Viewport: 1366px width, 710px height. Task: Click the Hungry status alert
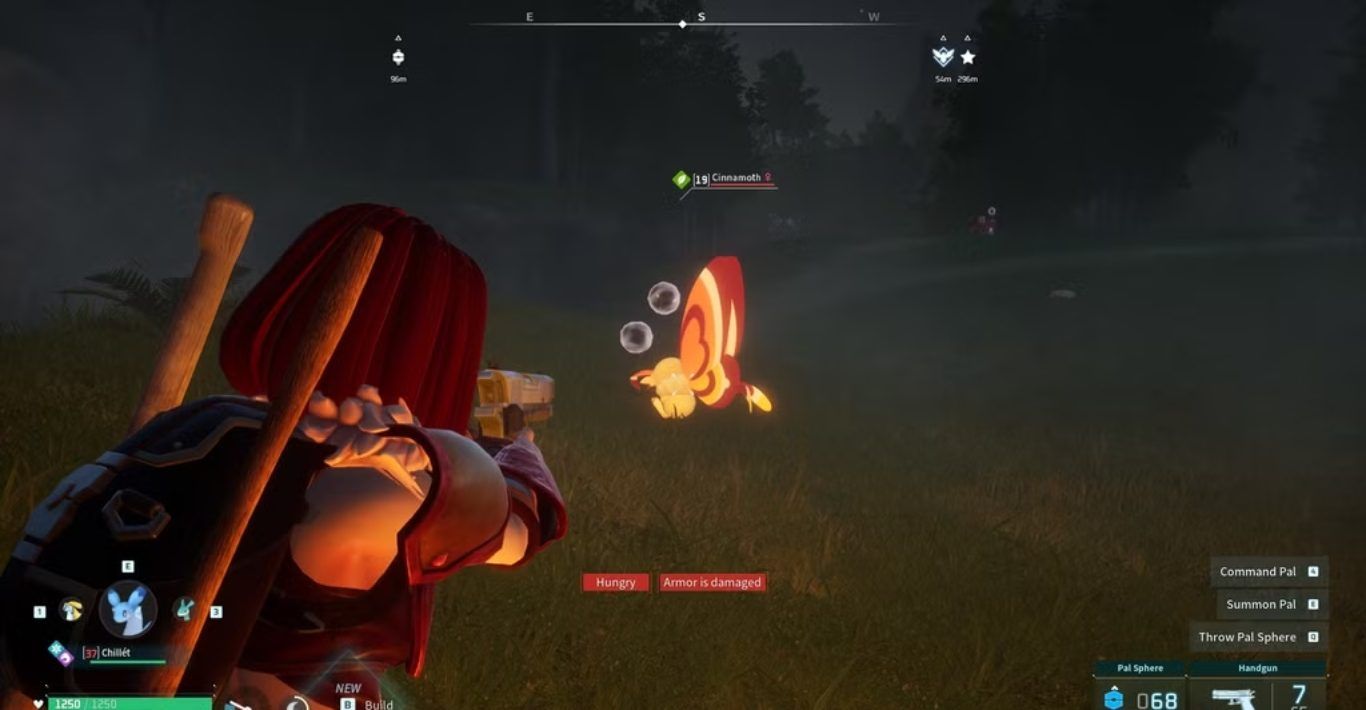click(x=615, y=582)
